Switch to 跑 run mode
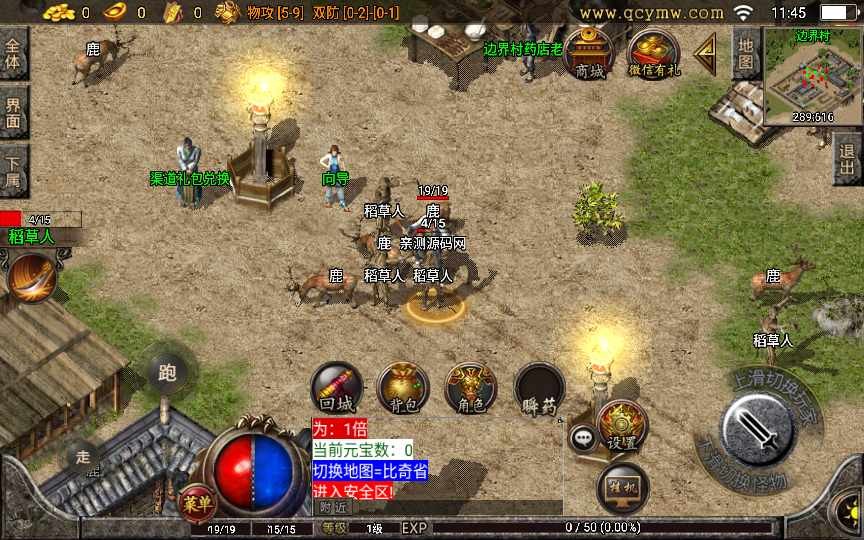The image size is (864, 540). tap(167, 373)
